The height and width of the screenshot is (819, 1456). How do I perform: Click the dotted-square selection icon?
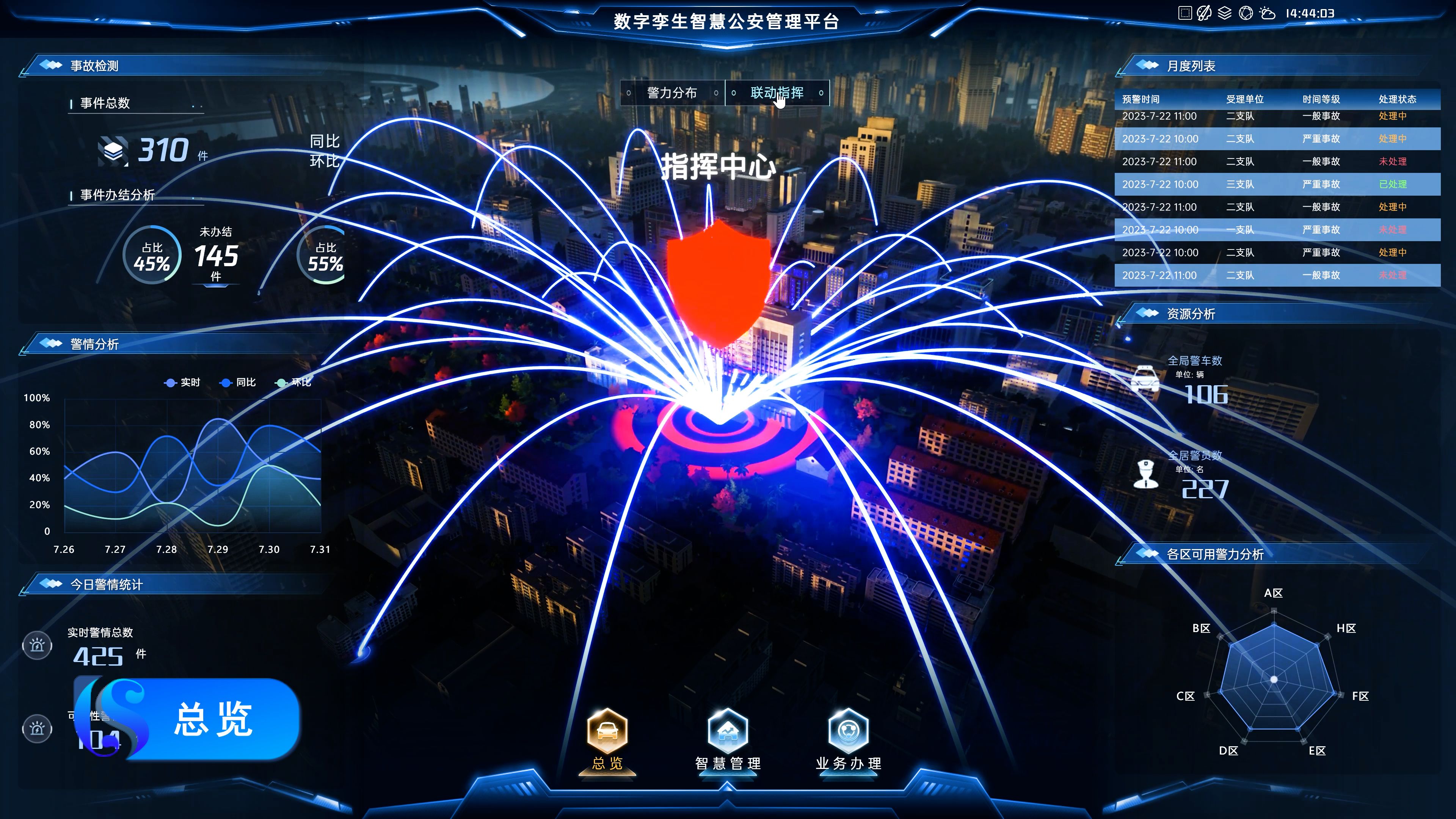pyautogui.click(x=1185, y=13)
